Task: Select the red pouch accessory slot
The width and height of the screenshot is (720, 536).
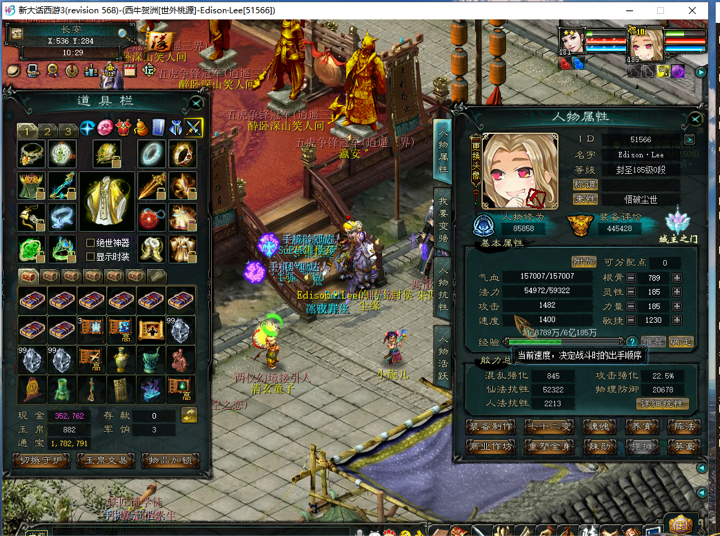Action: tap(151, 217)
